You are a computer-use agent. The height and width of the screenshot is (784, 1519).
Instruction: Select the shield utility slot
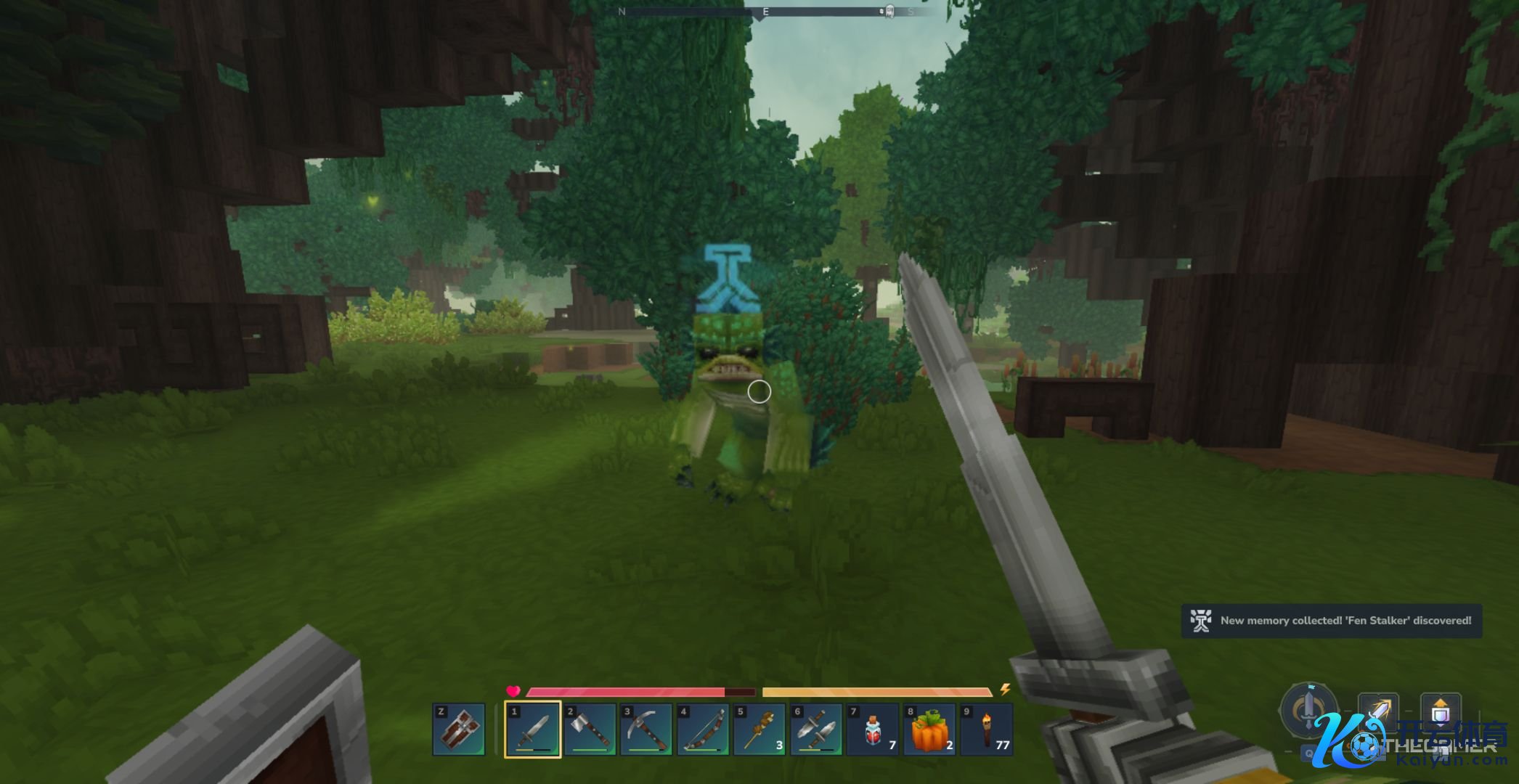(x=459, y=729)
